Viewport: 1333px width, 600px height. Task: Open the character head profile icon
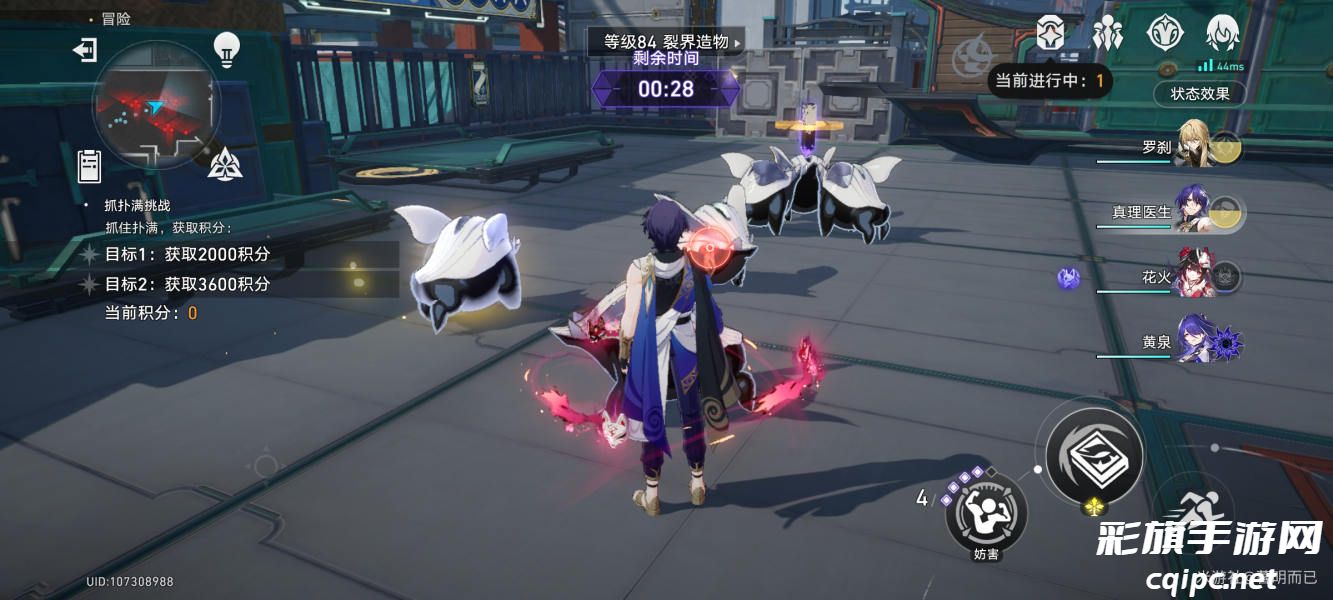(1222, 34)
